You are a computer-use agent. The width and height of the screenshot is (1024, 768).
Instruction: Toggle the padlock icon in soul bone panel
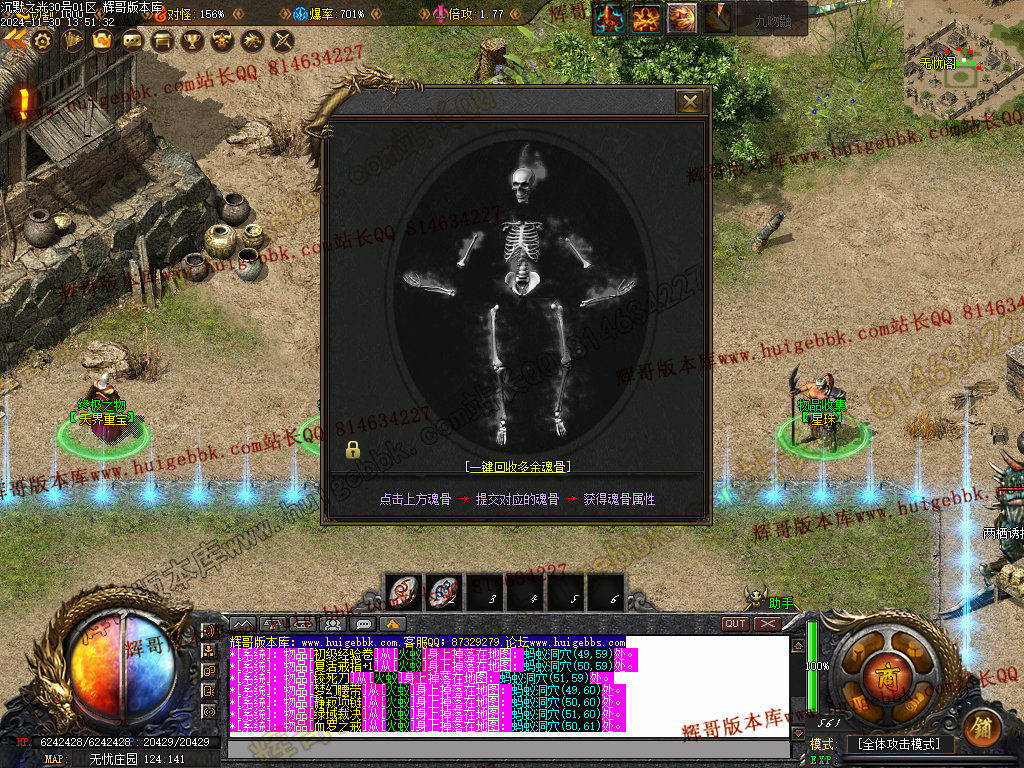pyautogui.click(x=353, y=450)
